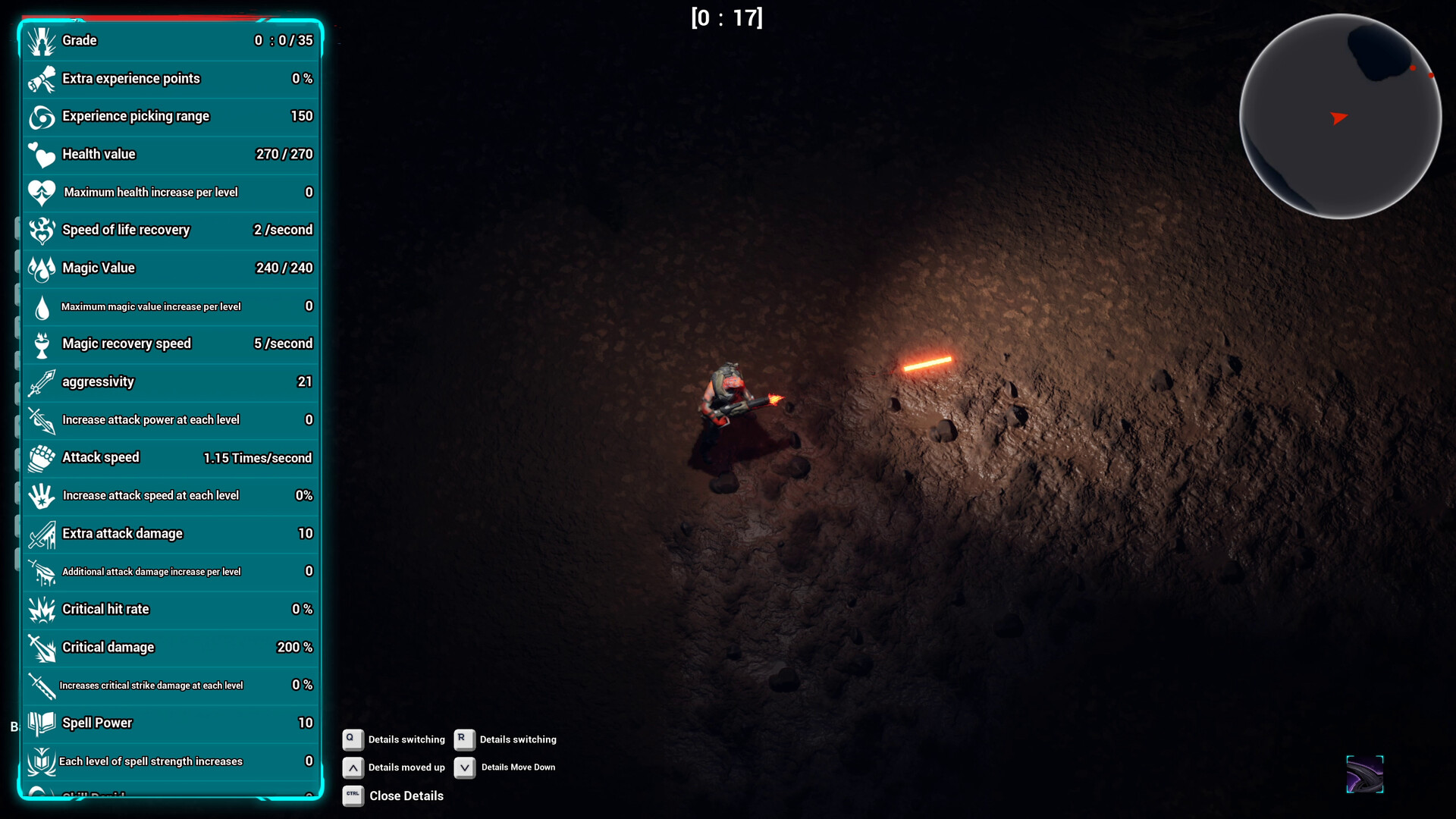Click the Attack speed fist icon
The height and width of the screenshot is (819, 1456).
pos(42,458)
